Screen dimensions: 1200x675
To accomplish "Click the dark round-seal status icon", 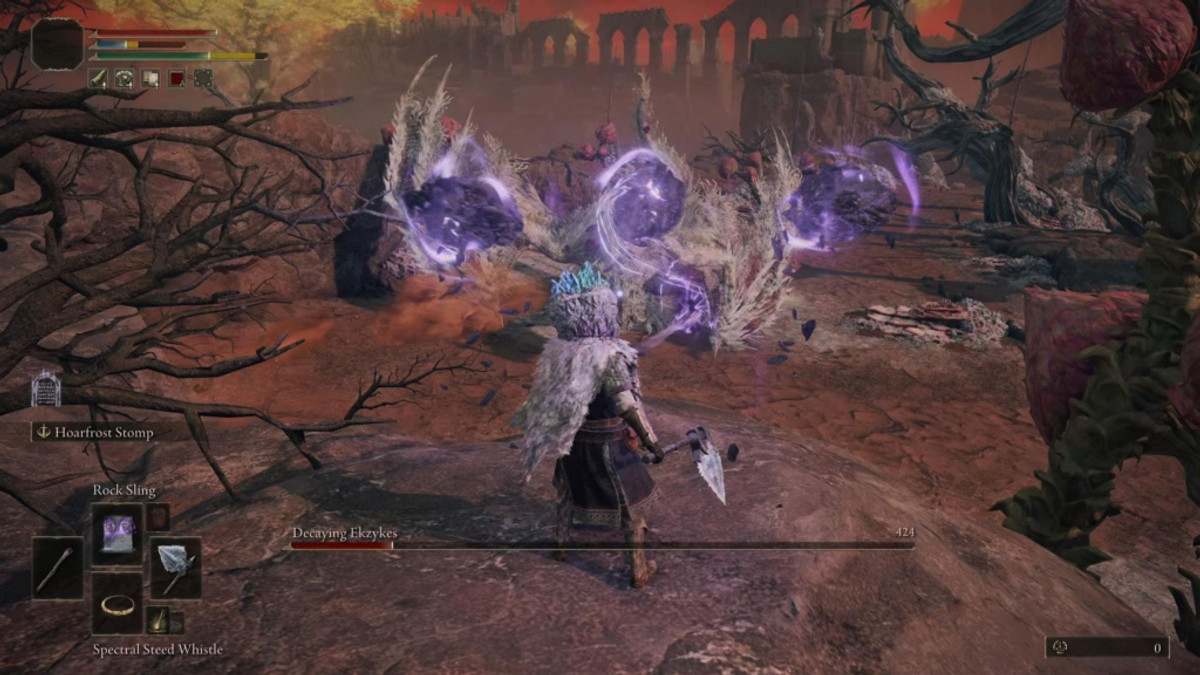I will point(202,78).
